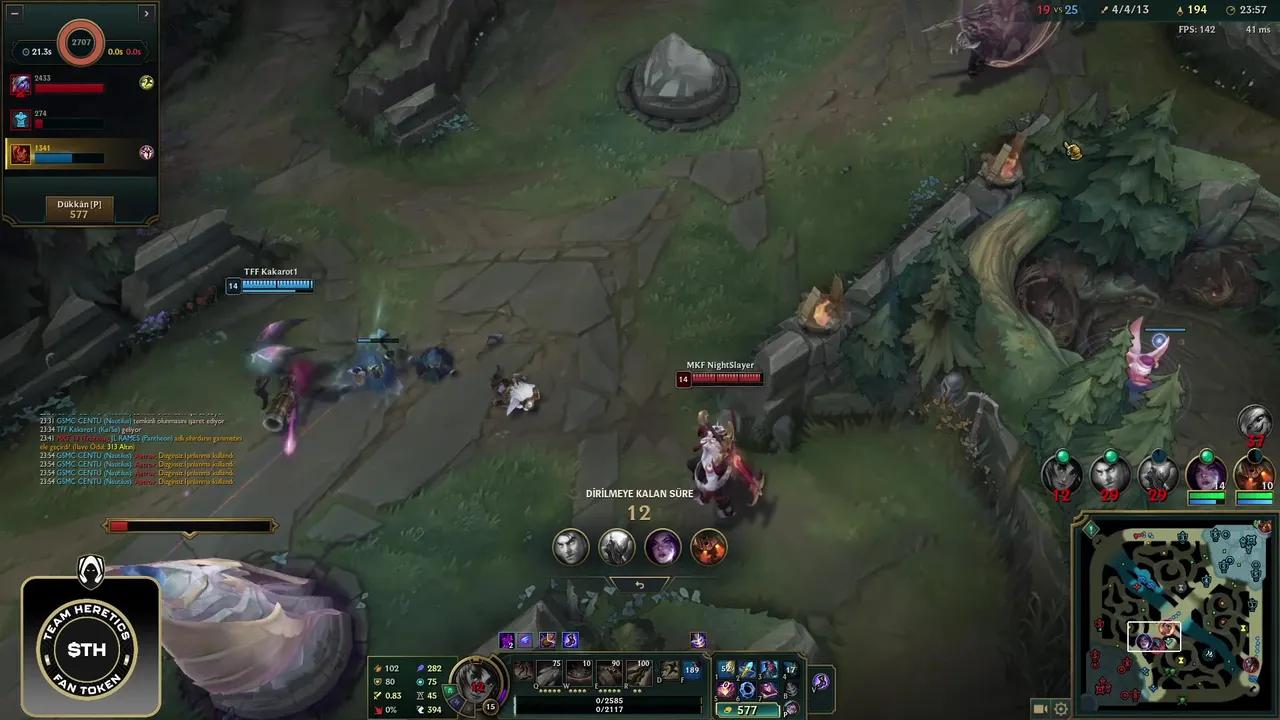Image resolution: width=1280 pixels, height=720 pixels.
Task: Collapse the top-left panel using the minus toggle
Action: pos(14,13)
